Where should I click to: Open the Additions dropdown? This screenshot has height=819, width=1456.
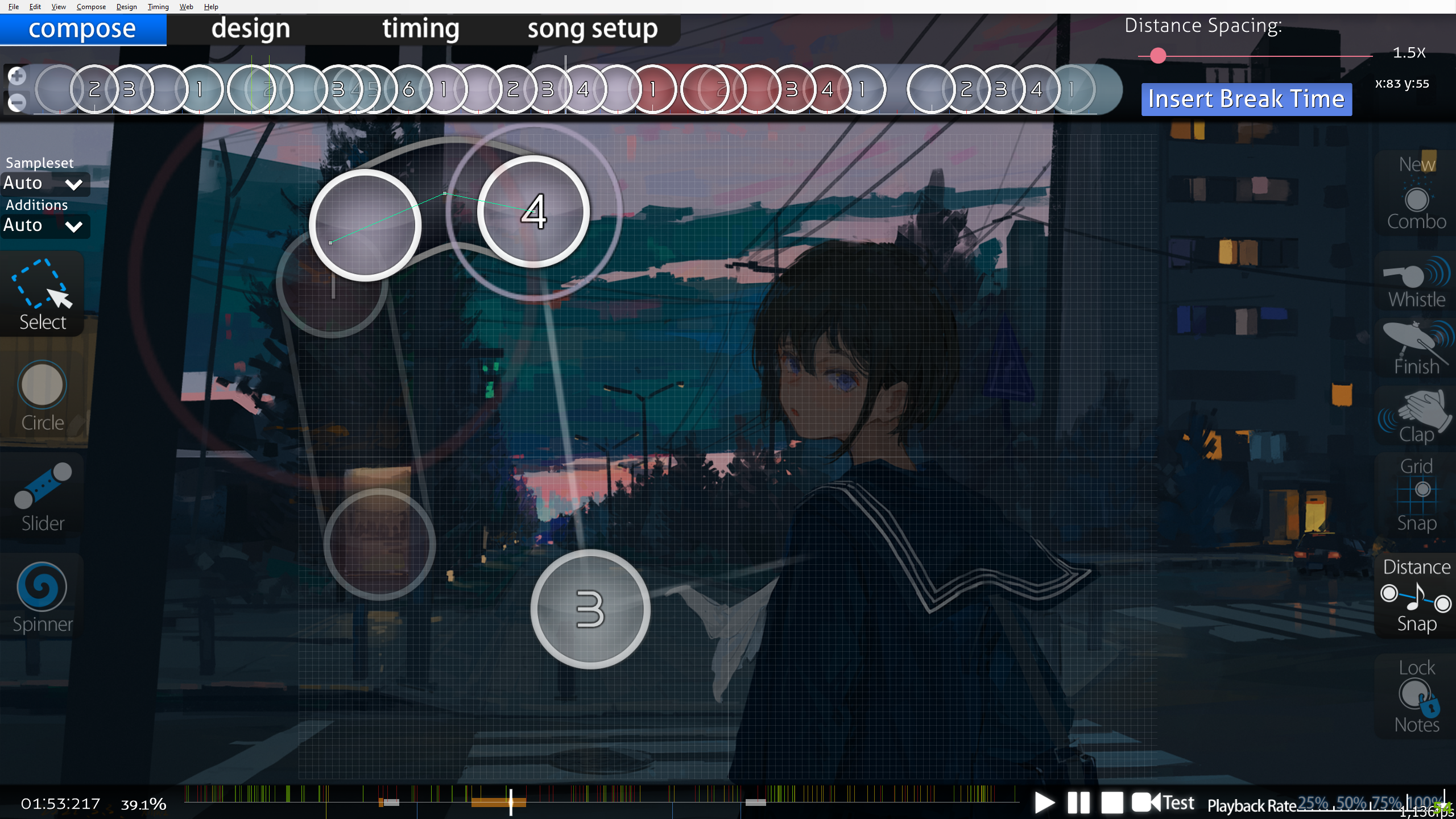[x=44, y=226]
